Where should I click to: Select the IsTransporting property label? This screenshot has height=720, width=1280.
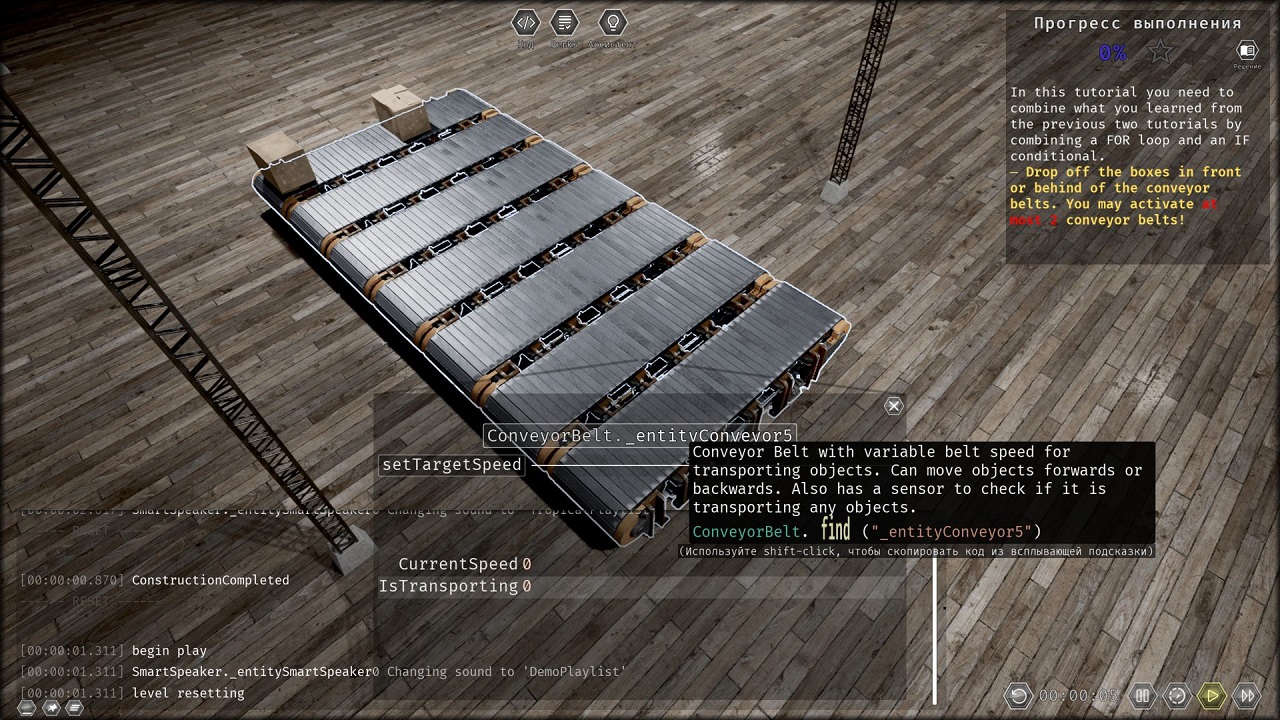pyautogui.click(x=447, y=586)
